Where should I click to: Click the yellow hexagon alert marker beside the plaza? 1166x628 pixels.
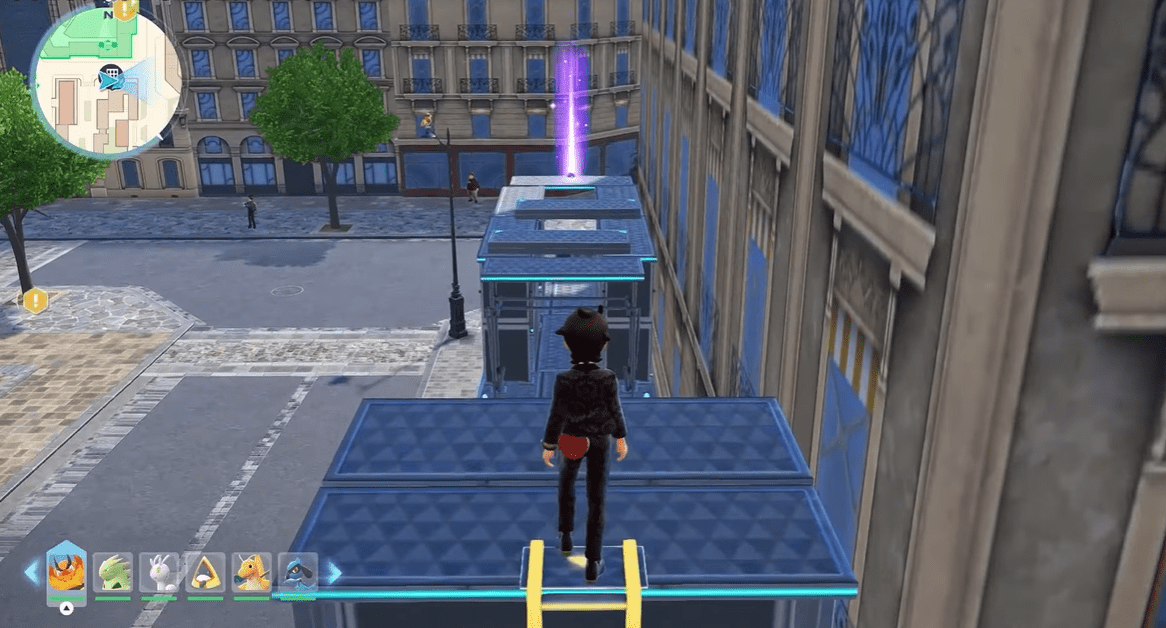click(x=36, y=299)
